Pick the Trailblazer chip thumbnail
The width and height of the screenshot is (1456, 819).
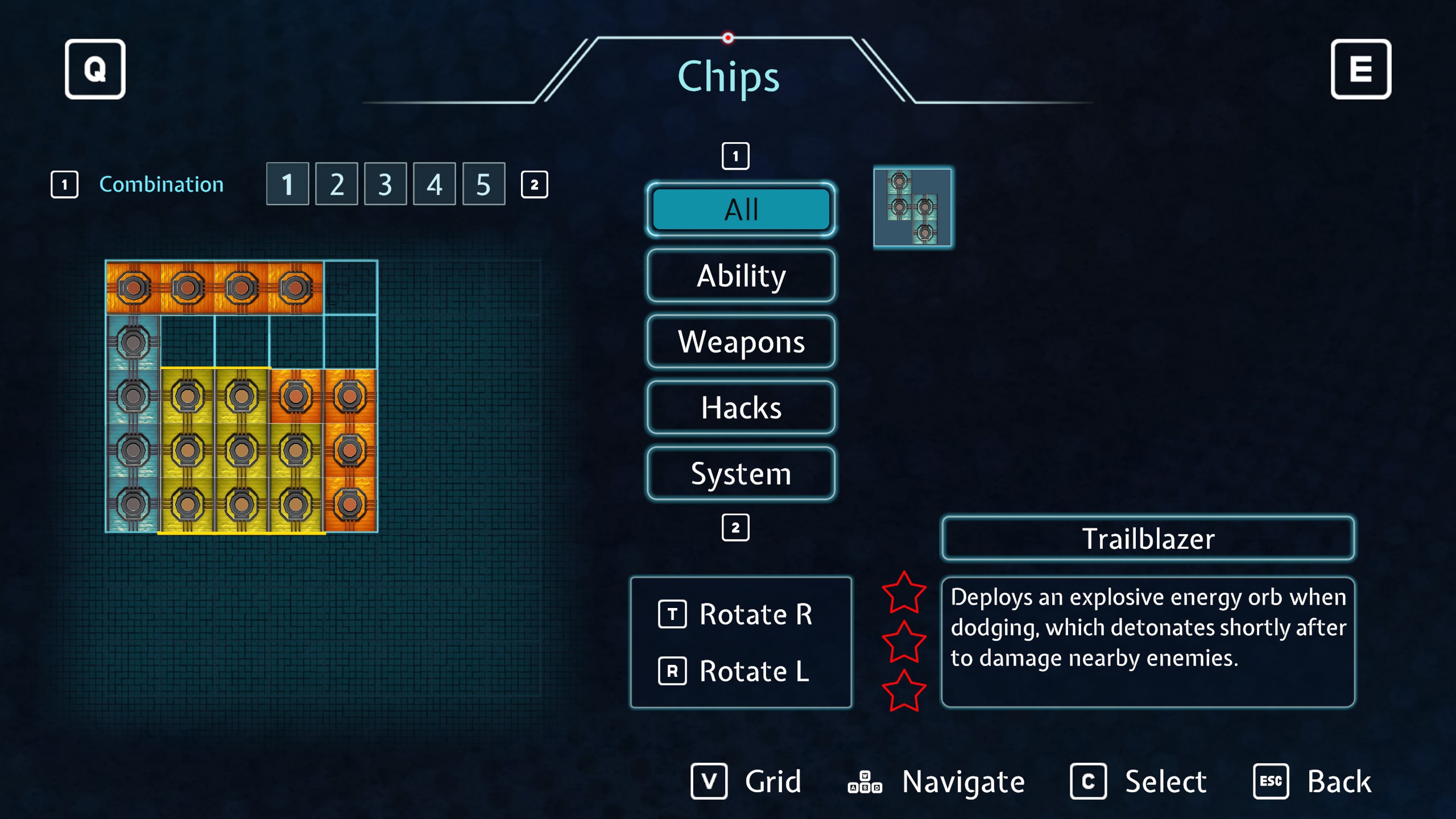pyautogui.click(x=912, y=208)
